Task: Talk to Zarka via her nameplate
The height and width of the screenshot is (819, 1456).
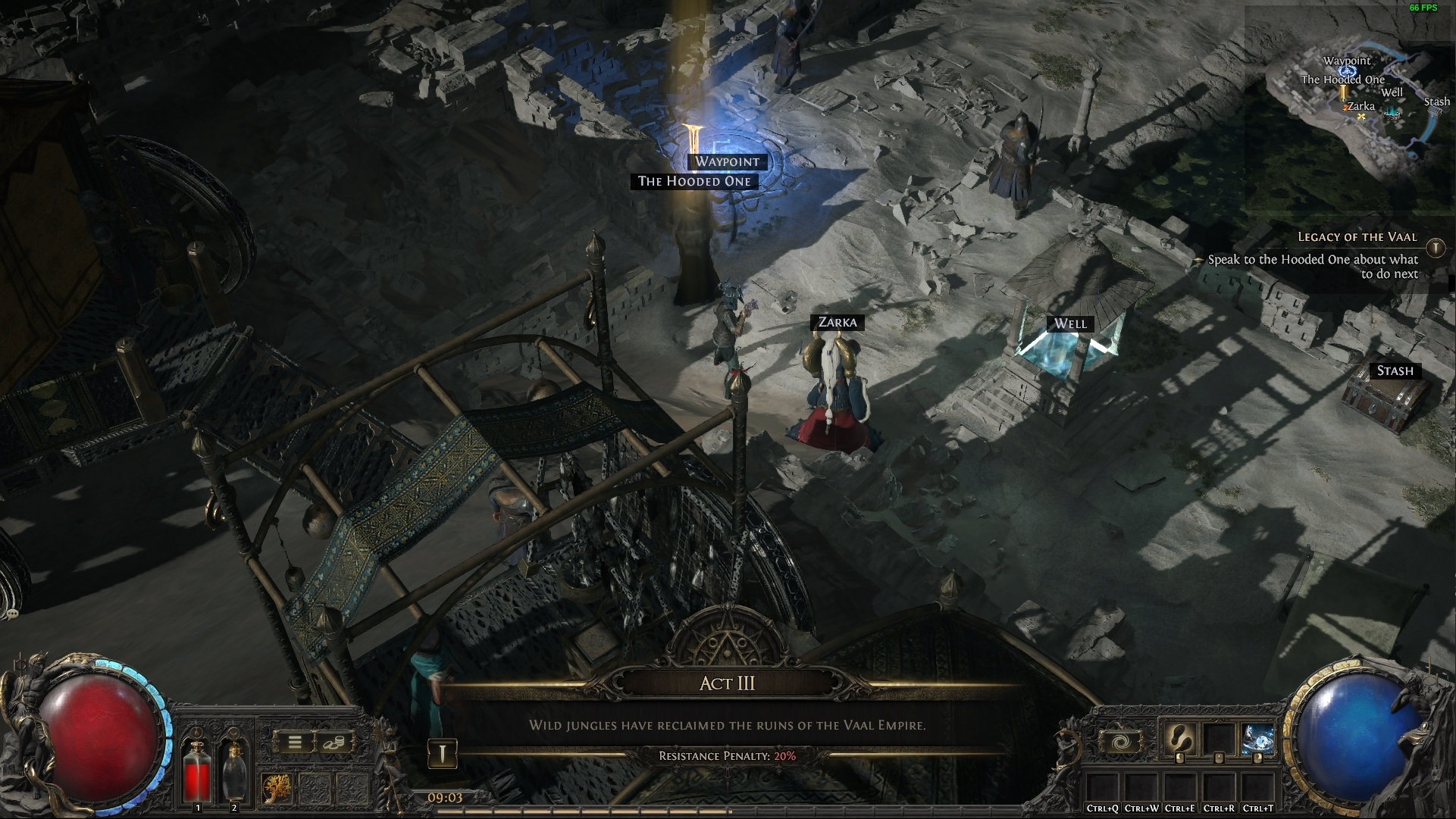Action: pos(838,322)
